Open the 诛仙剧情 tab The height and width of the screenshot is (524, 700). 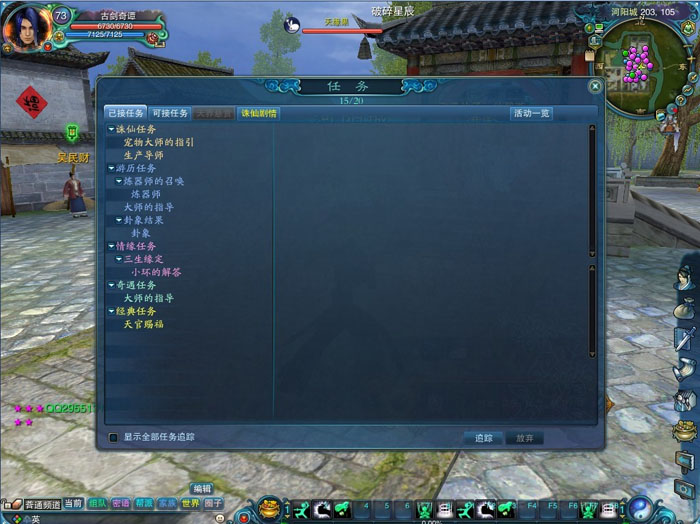(258, 113)
